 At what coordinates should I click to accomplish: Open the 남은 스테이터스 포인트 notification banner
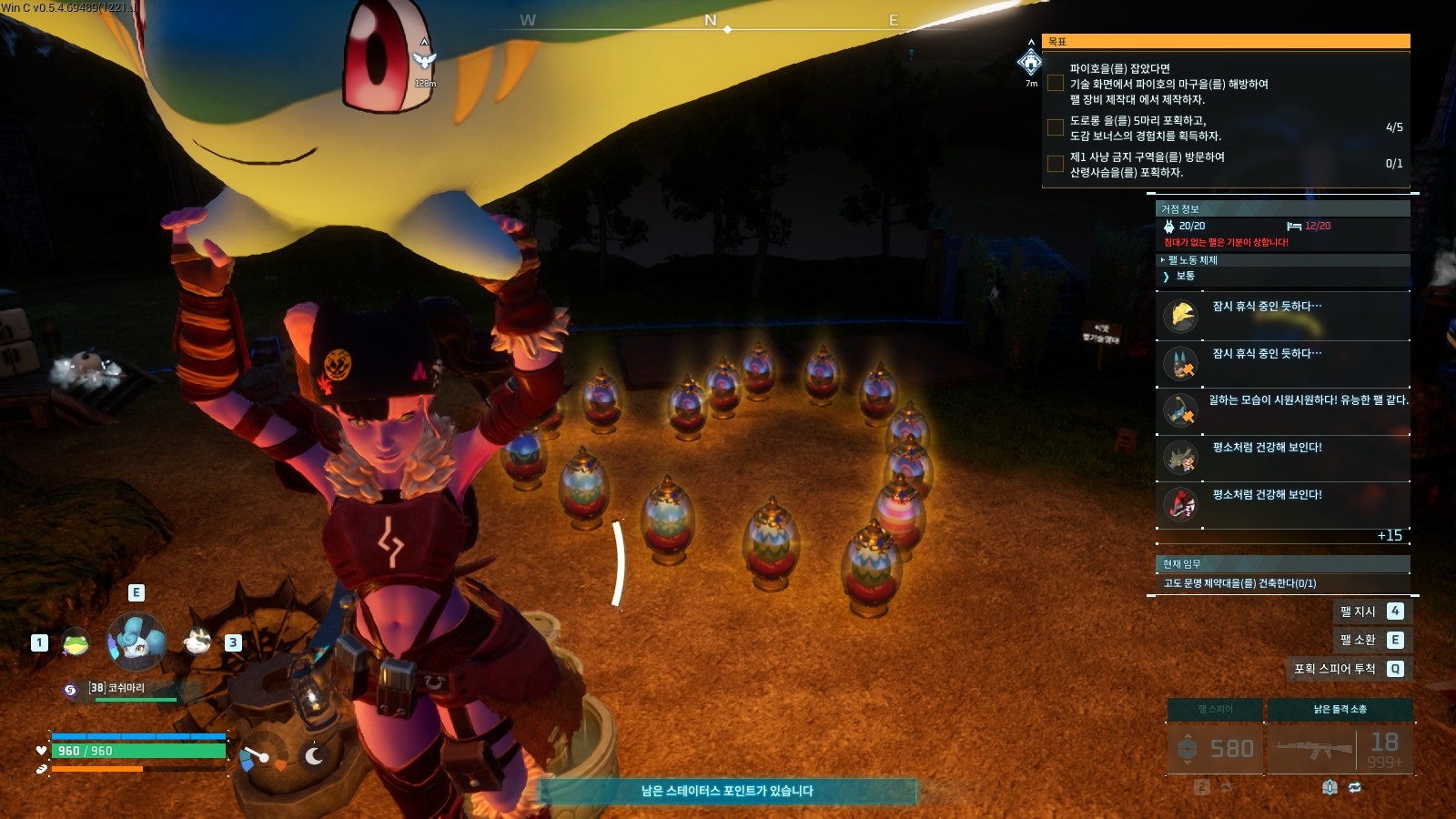727,791
